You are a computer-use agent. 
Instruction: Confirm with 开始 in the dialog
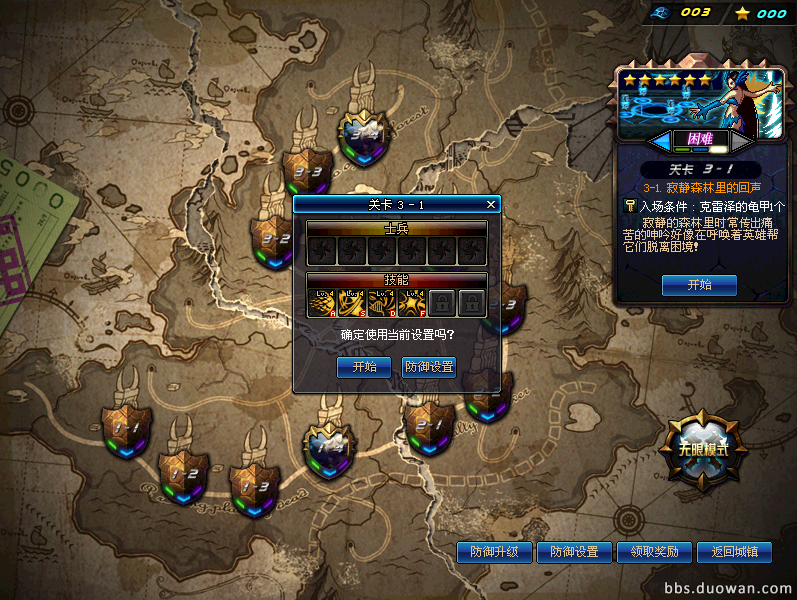click(x=364, y=367)
